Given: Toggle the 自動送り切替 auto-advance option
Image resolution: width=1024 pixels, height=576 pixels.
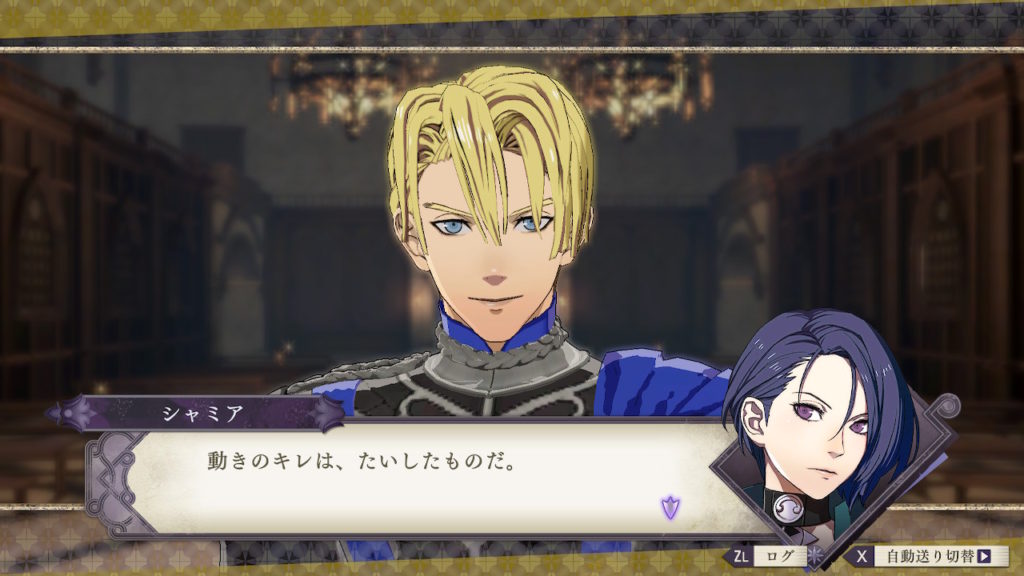Looking at the screenshot, I should click(932, 556).
